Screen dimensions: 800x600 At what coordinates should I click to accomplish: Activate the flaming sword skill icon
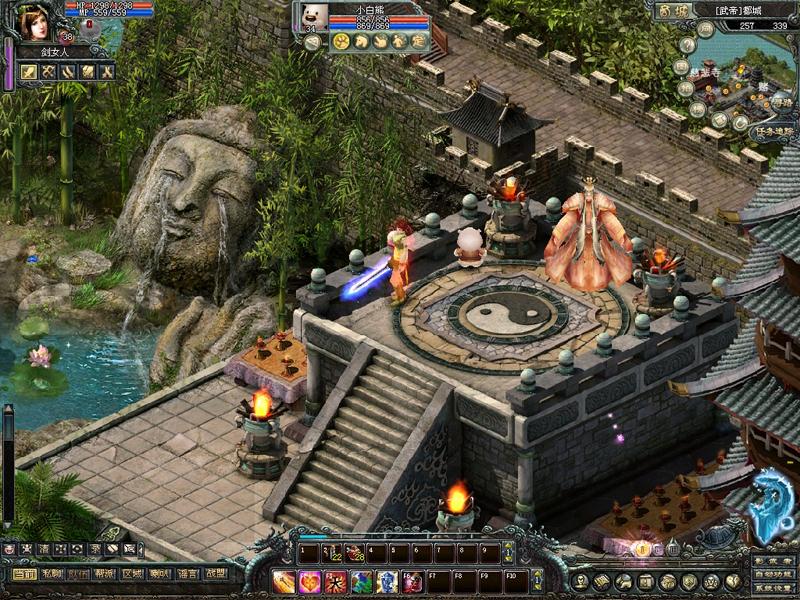coord(284,581)
